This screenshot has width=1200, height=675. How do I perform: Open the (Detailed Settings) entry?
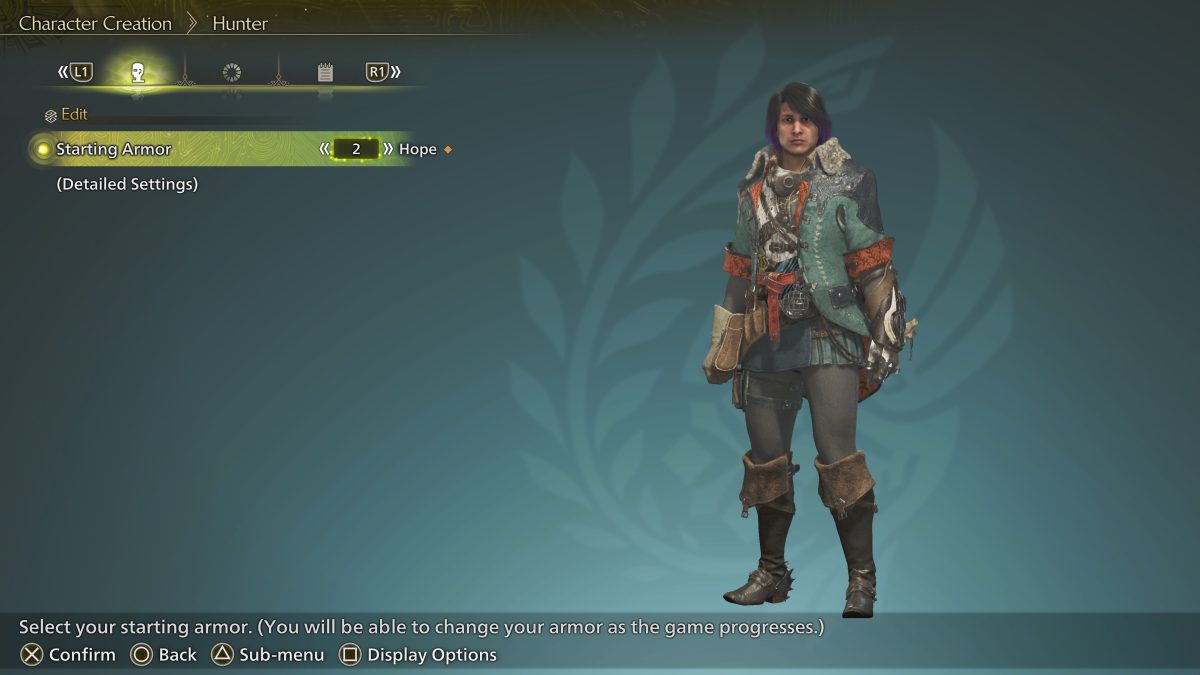pos(127,184)
